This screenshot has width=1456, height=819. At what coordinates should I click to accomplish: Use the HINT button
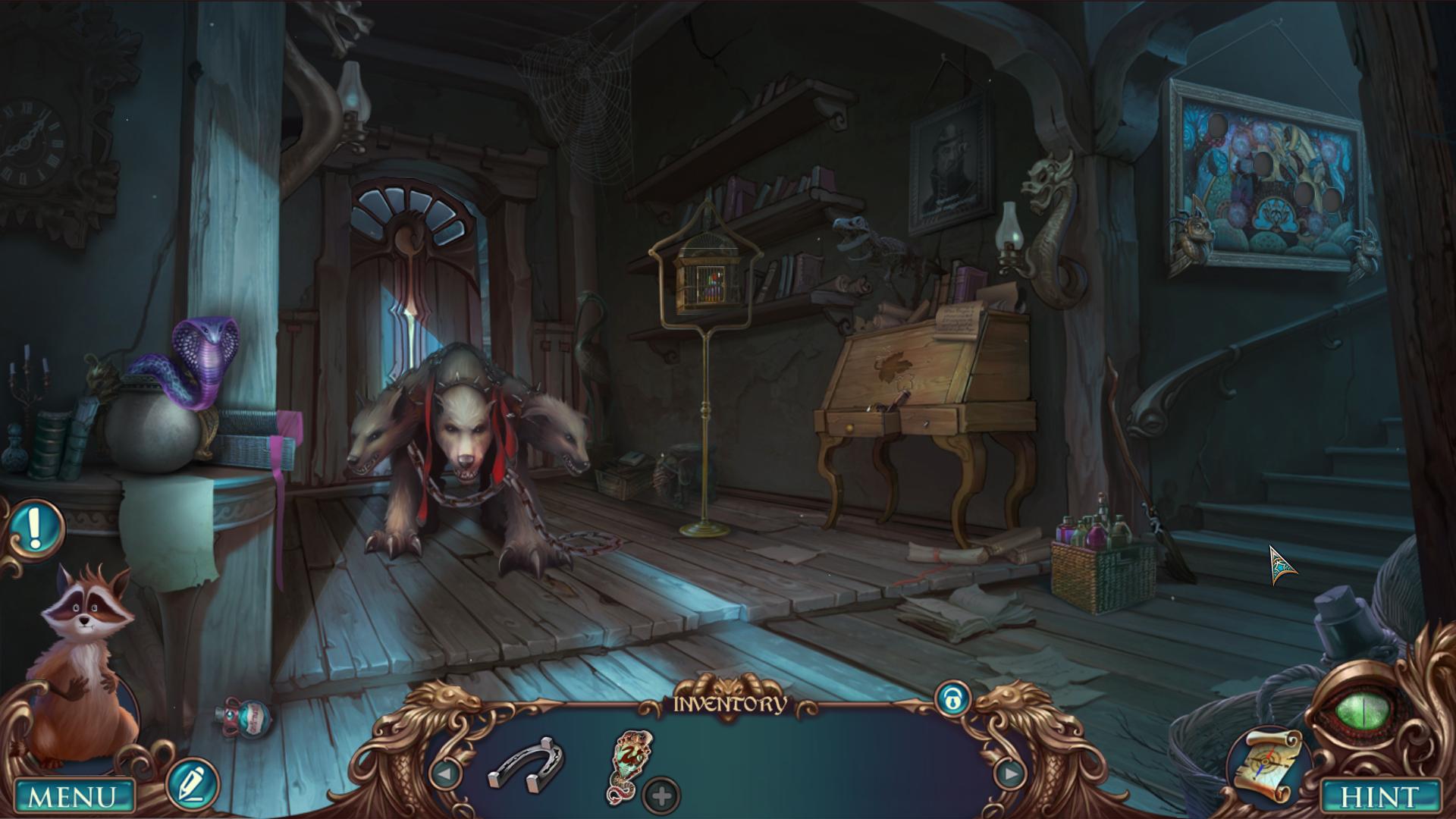point(1379,797)
